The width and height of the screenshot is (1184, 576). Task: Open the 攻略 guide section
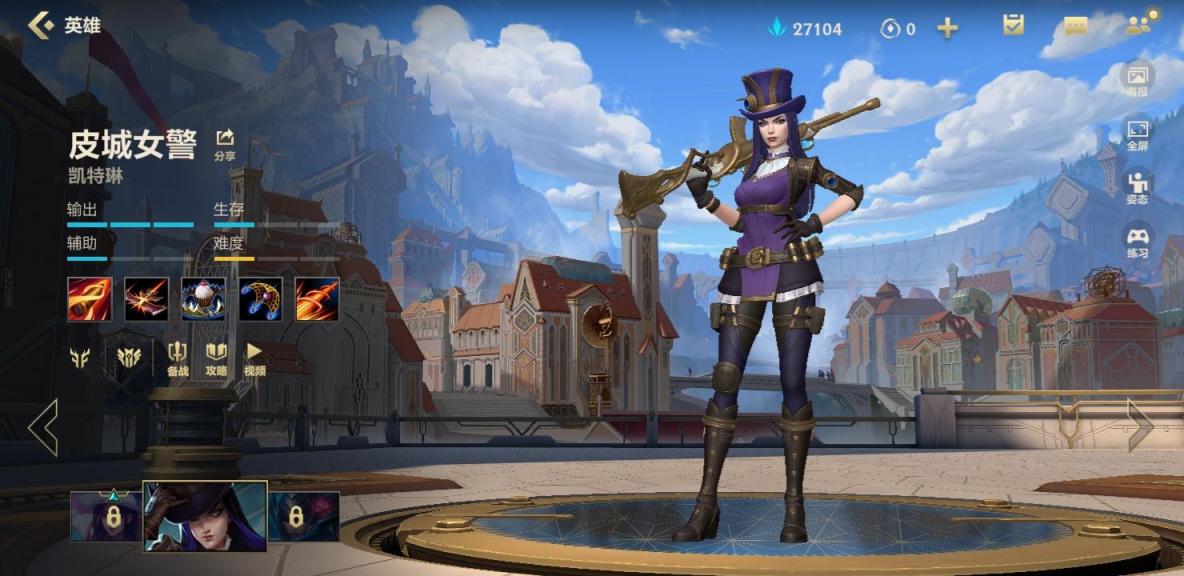pyautogui.click(x=216, y=358)
